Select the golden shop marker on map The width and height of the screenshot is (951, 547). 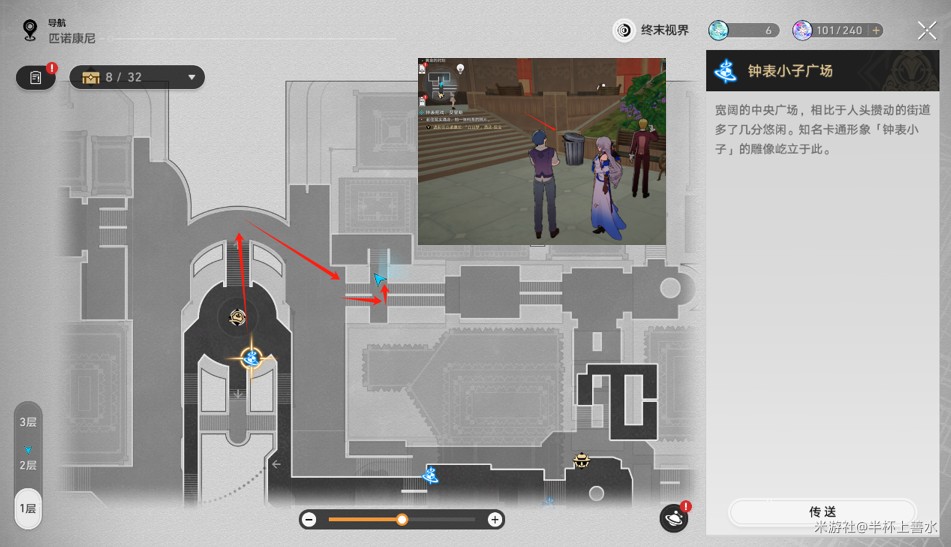(x=581, y=460)
